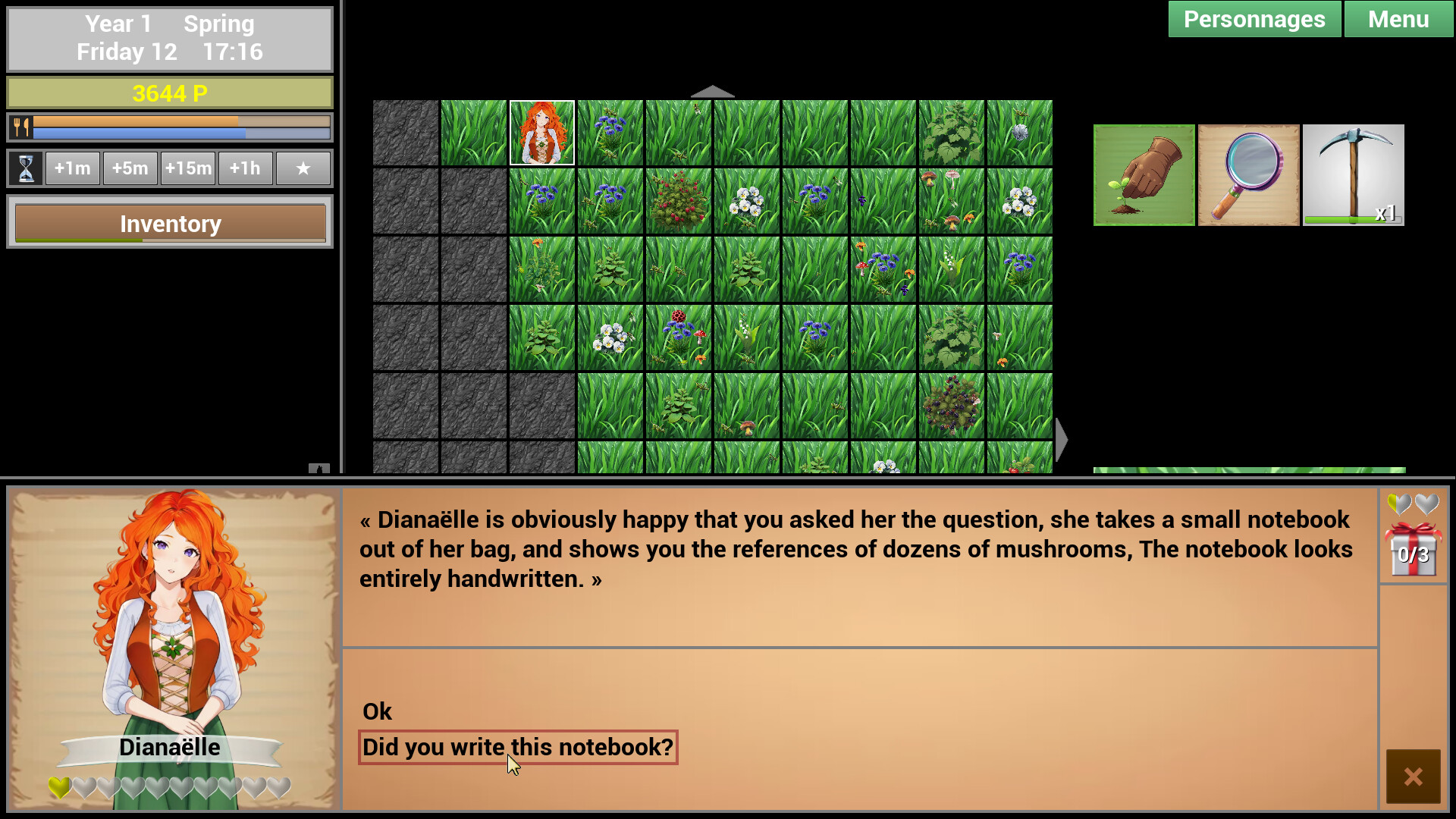
Task: Click the star fast-forward button
Action: pyautogui.click(x=303, y=168)
